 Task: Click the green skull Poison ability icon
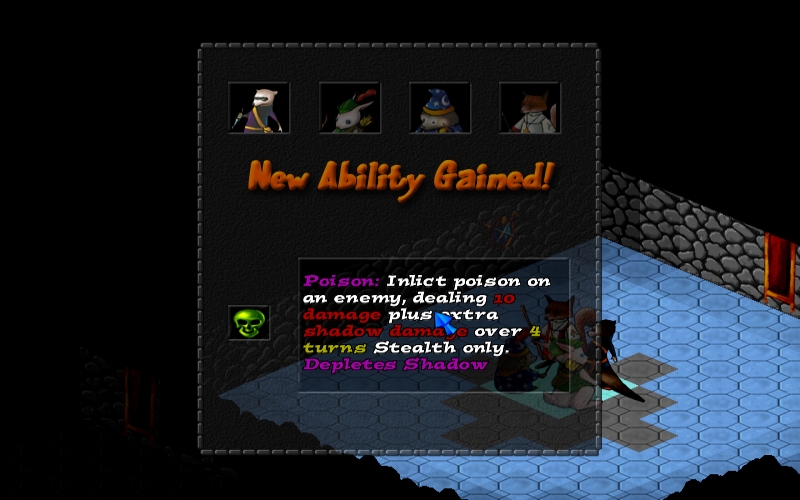249,322
